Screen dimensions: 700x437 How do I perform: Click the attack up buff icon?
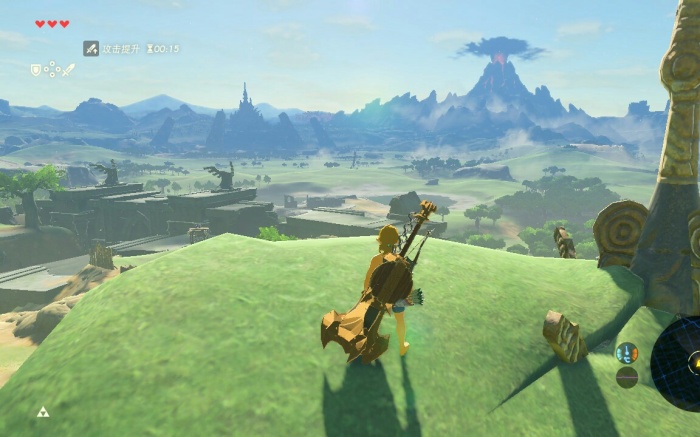[91, 48]
